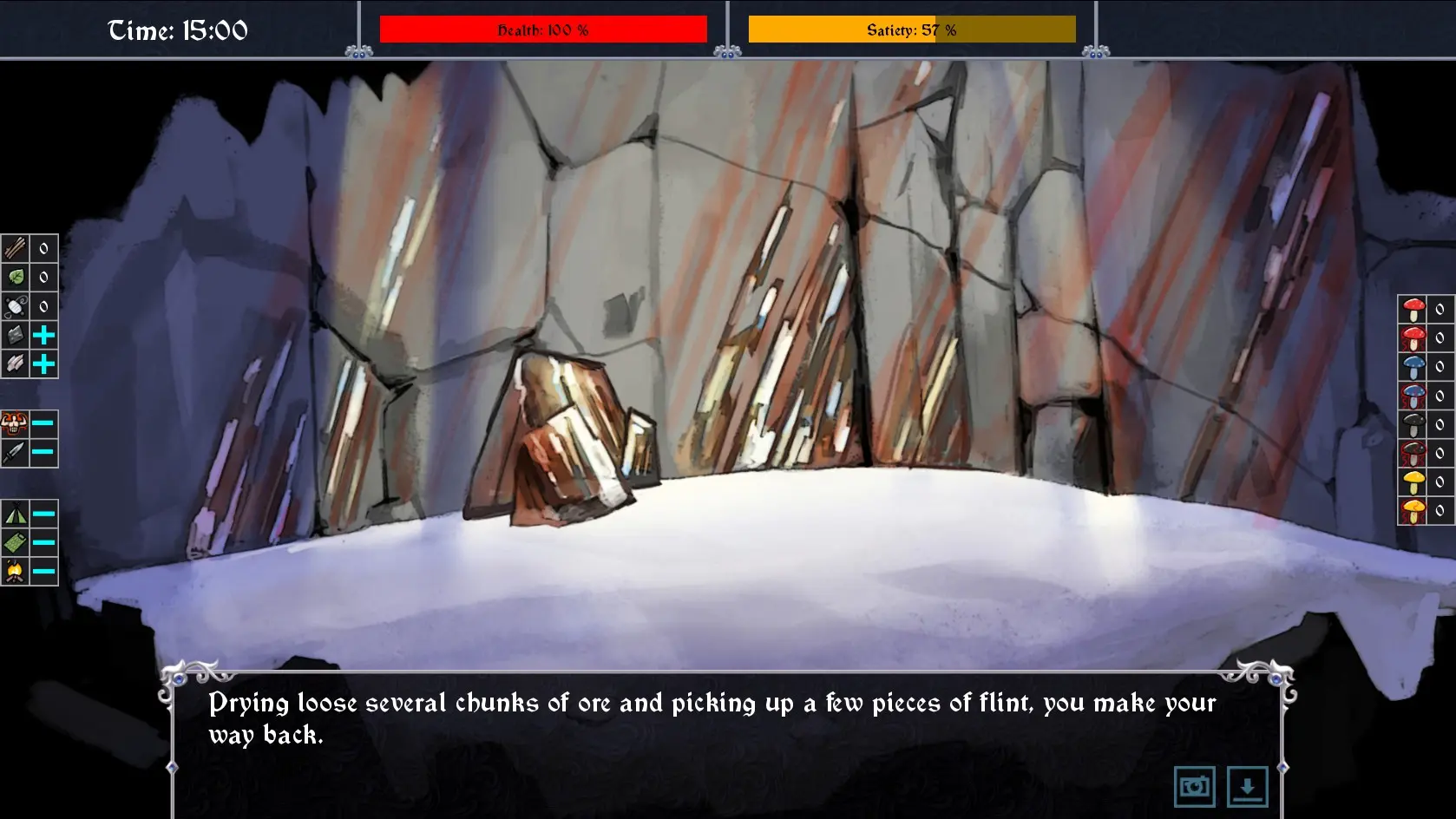Choose the plain blue mushroom slot

tap(1413, 366)
